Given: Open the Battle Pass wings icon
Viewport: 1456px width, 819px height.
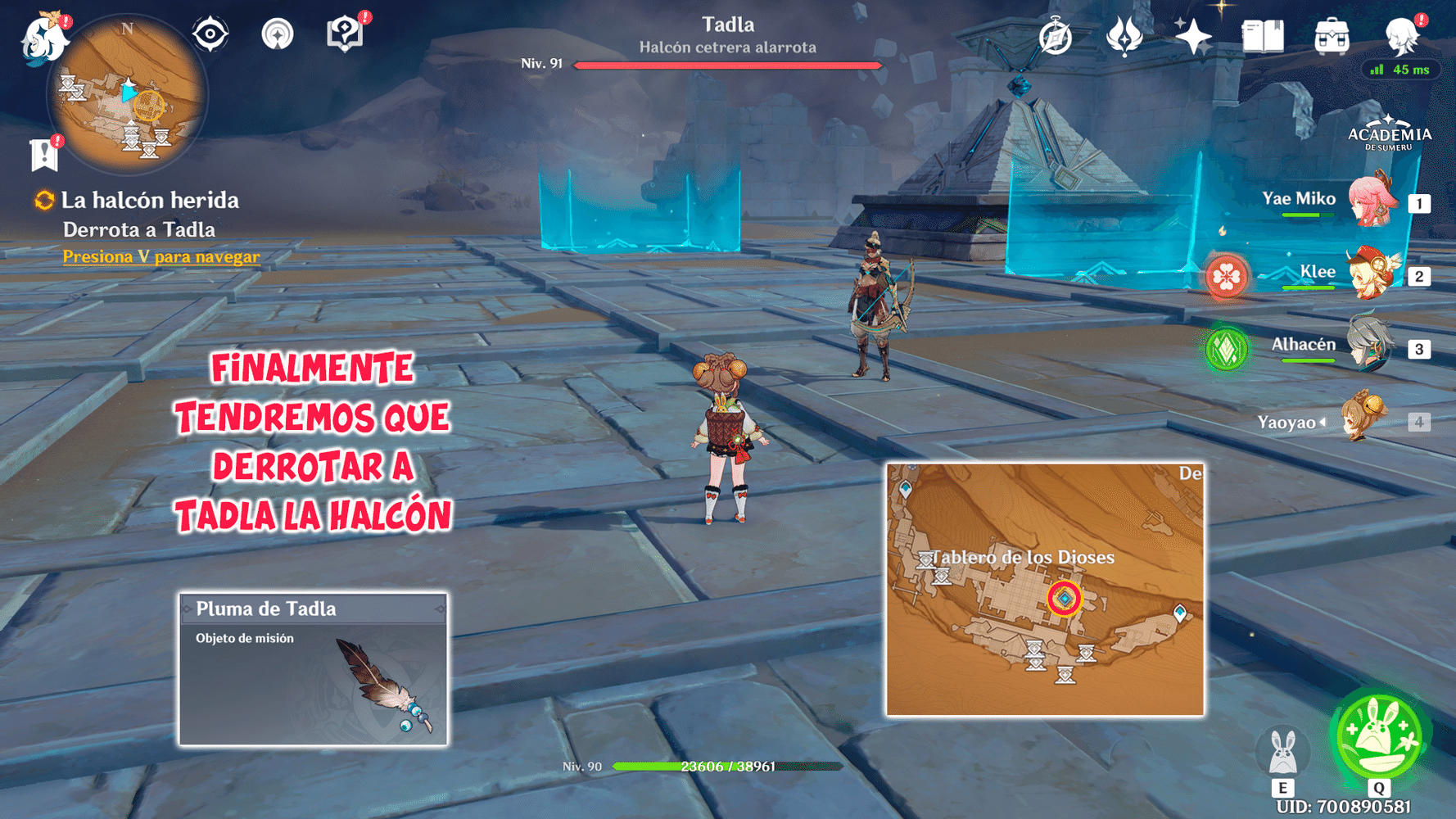Looking at the screenshot, I should (1125, 34).
